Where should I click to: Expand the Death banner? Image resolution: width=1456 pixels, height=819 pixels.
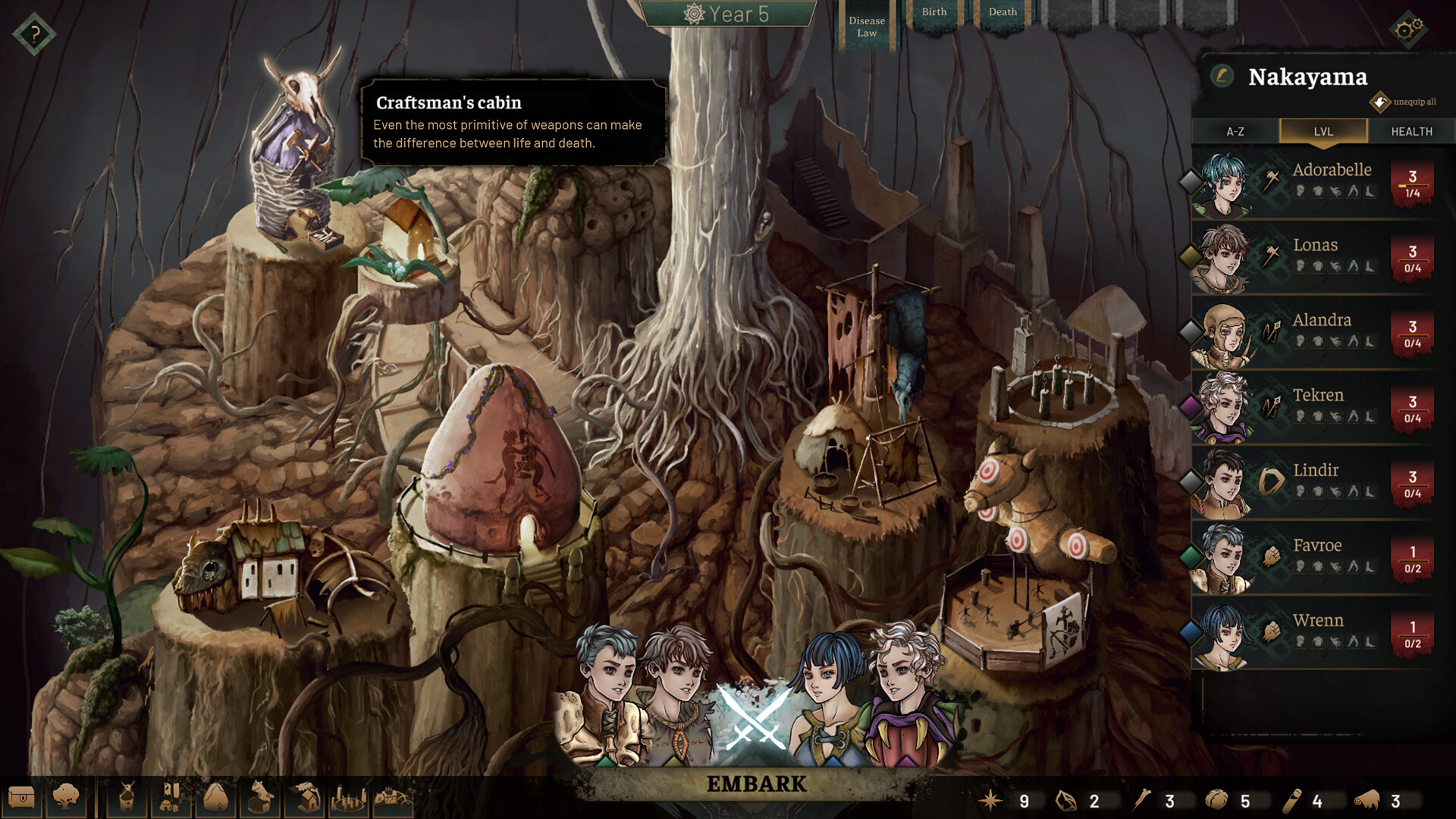(x=1002, y=12)
